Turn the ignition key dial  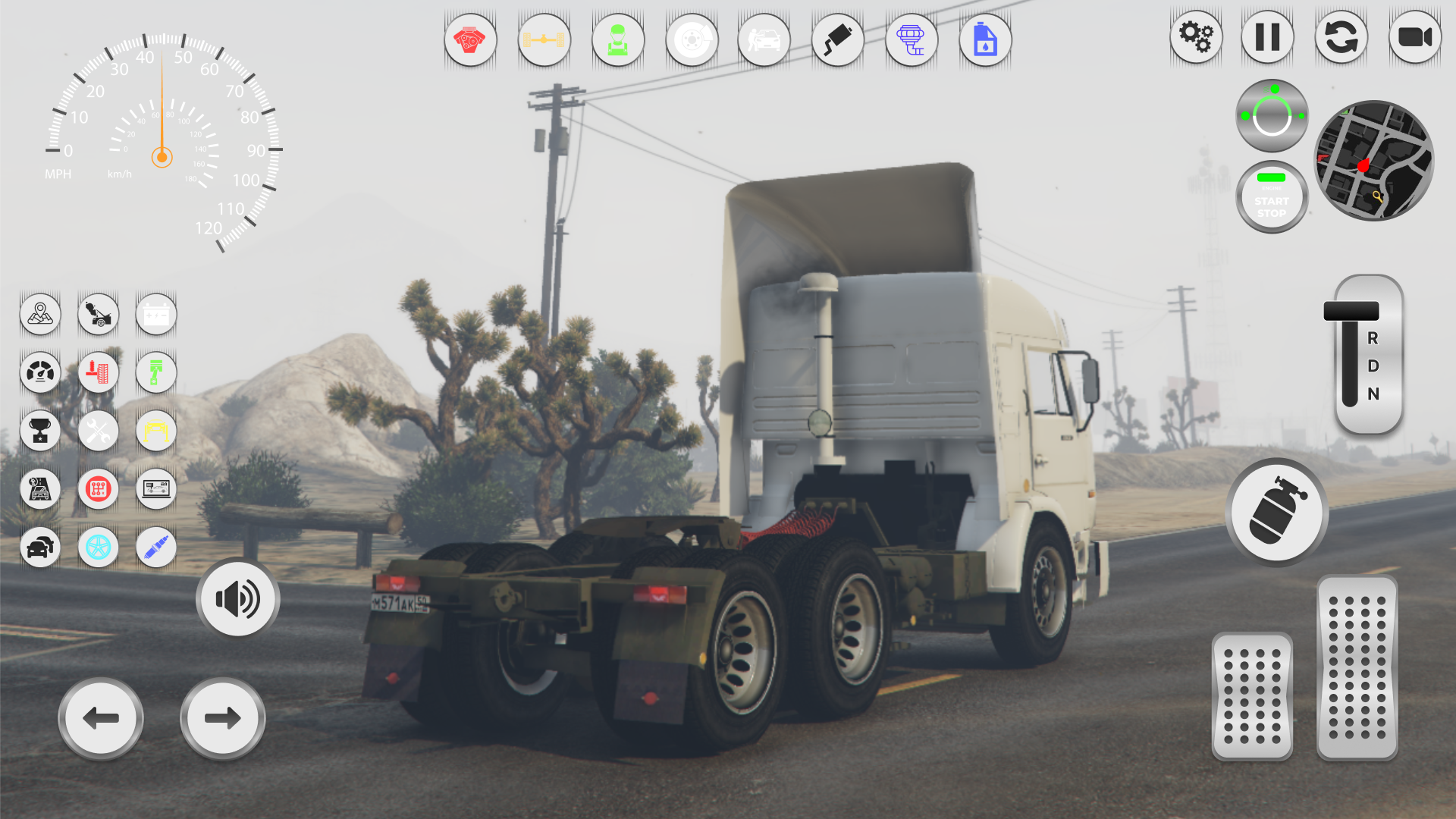point(1271,114)
